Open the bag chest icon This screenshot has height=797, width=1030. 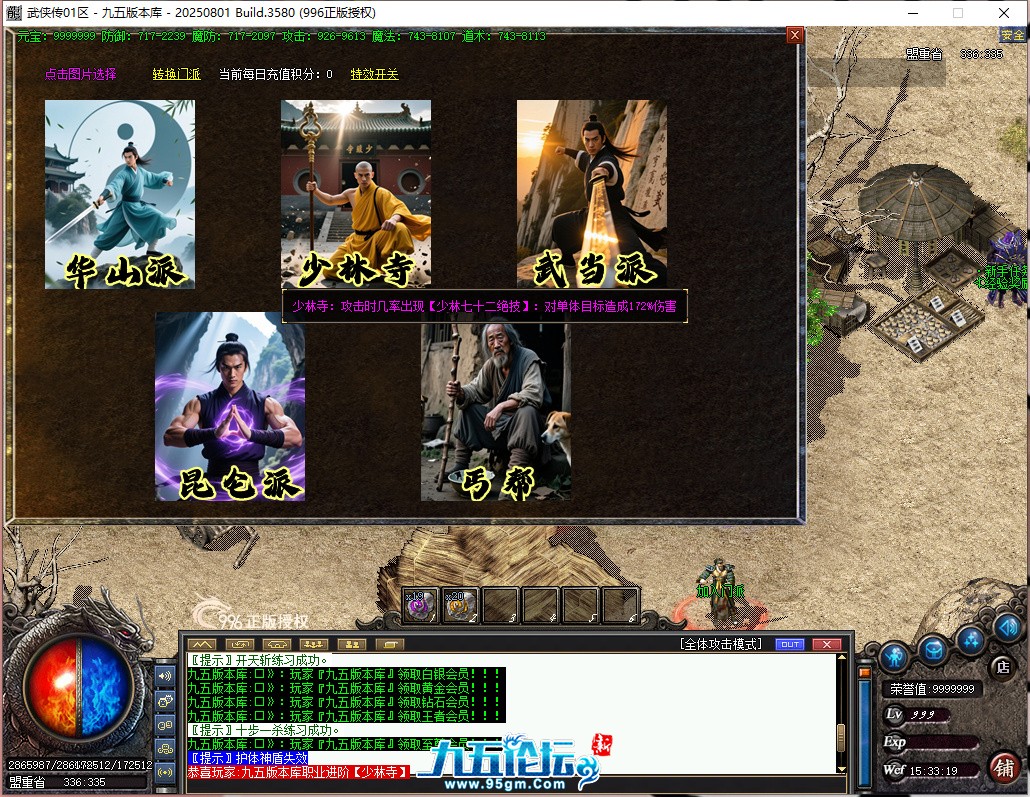(x=933, y=649)
